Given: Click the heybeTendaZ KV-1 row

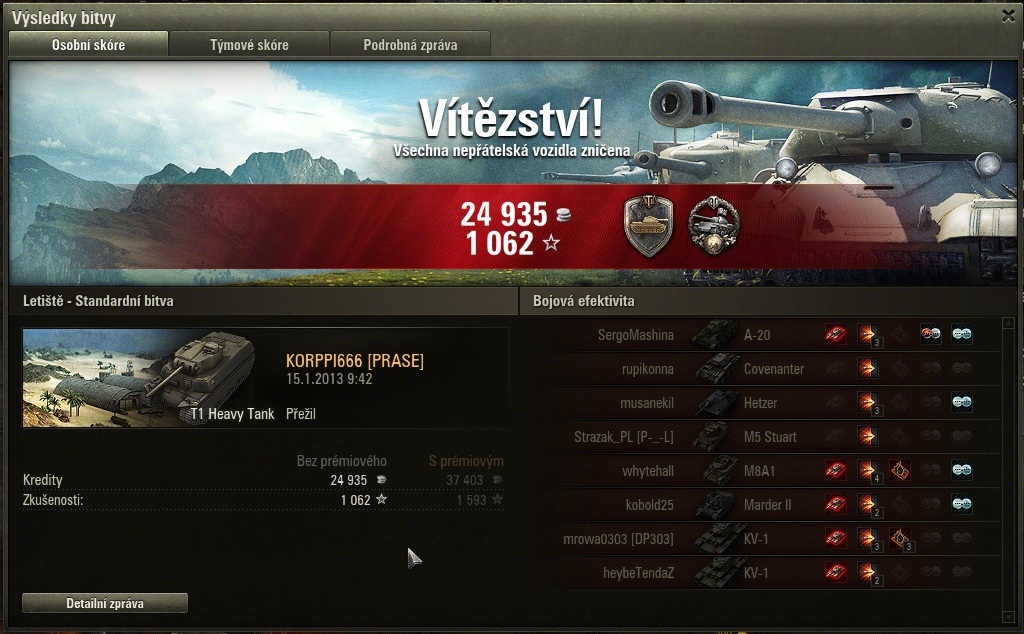Looking at the screenshot, I should pyautogui.click(x=760, y=573).
